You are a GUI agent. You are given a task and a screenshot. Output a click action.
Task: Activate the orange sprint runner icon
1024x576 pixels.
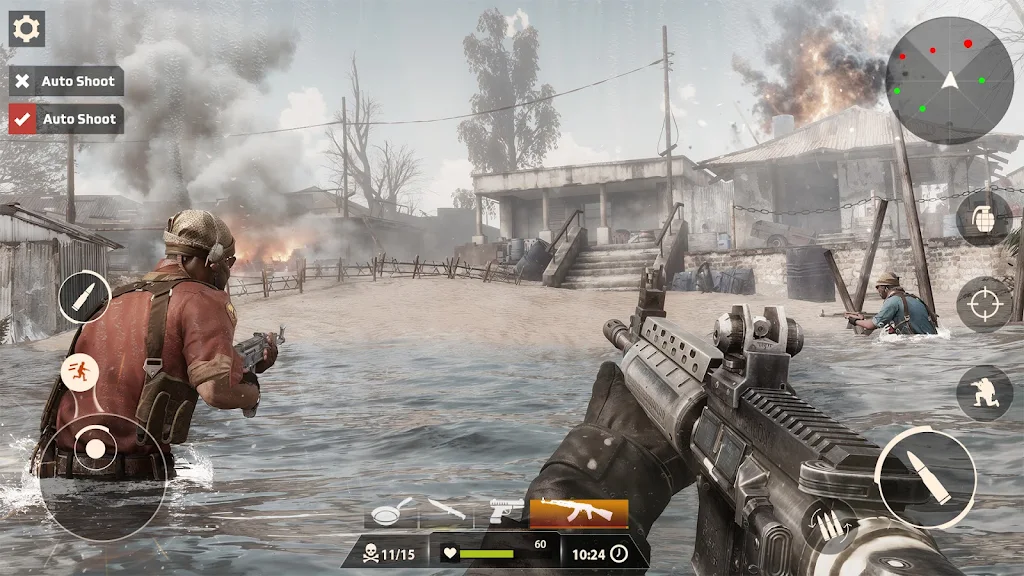[x=80, y=372]
